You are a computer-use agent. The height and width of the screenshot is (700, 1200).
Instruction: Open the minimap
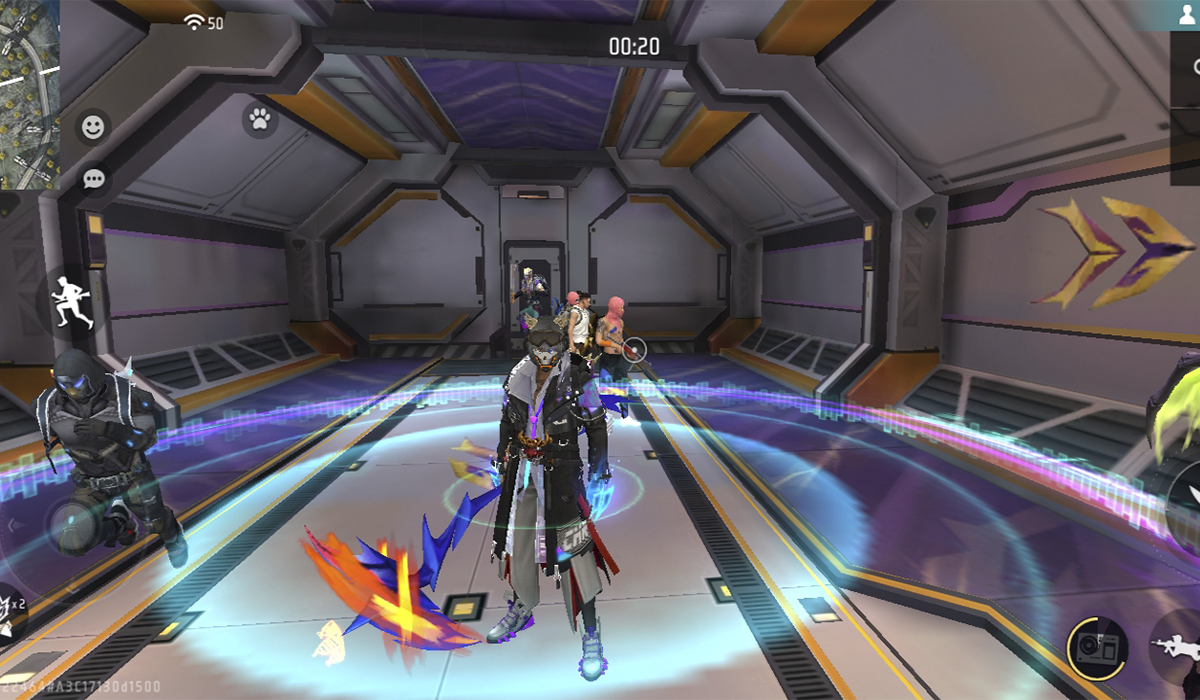coord(30,95)
